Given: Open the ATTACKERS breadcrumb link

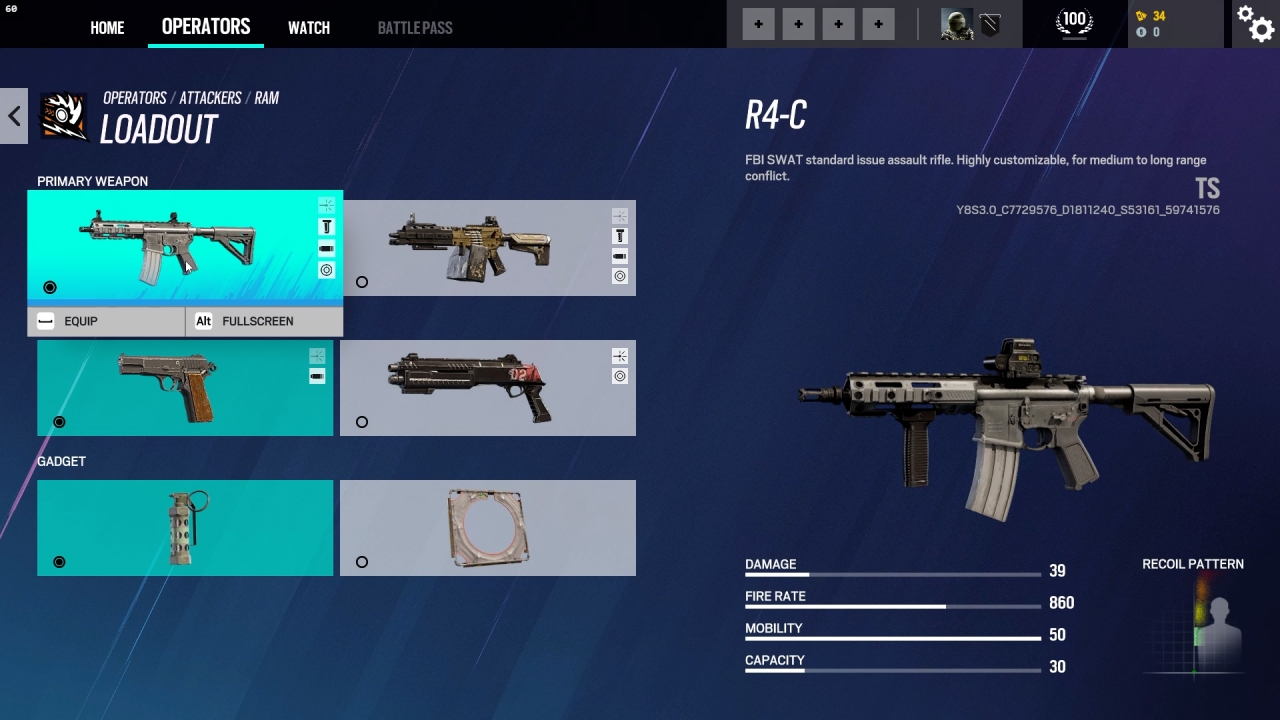Looking at the screenshot, I should point(210,98).
